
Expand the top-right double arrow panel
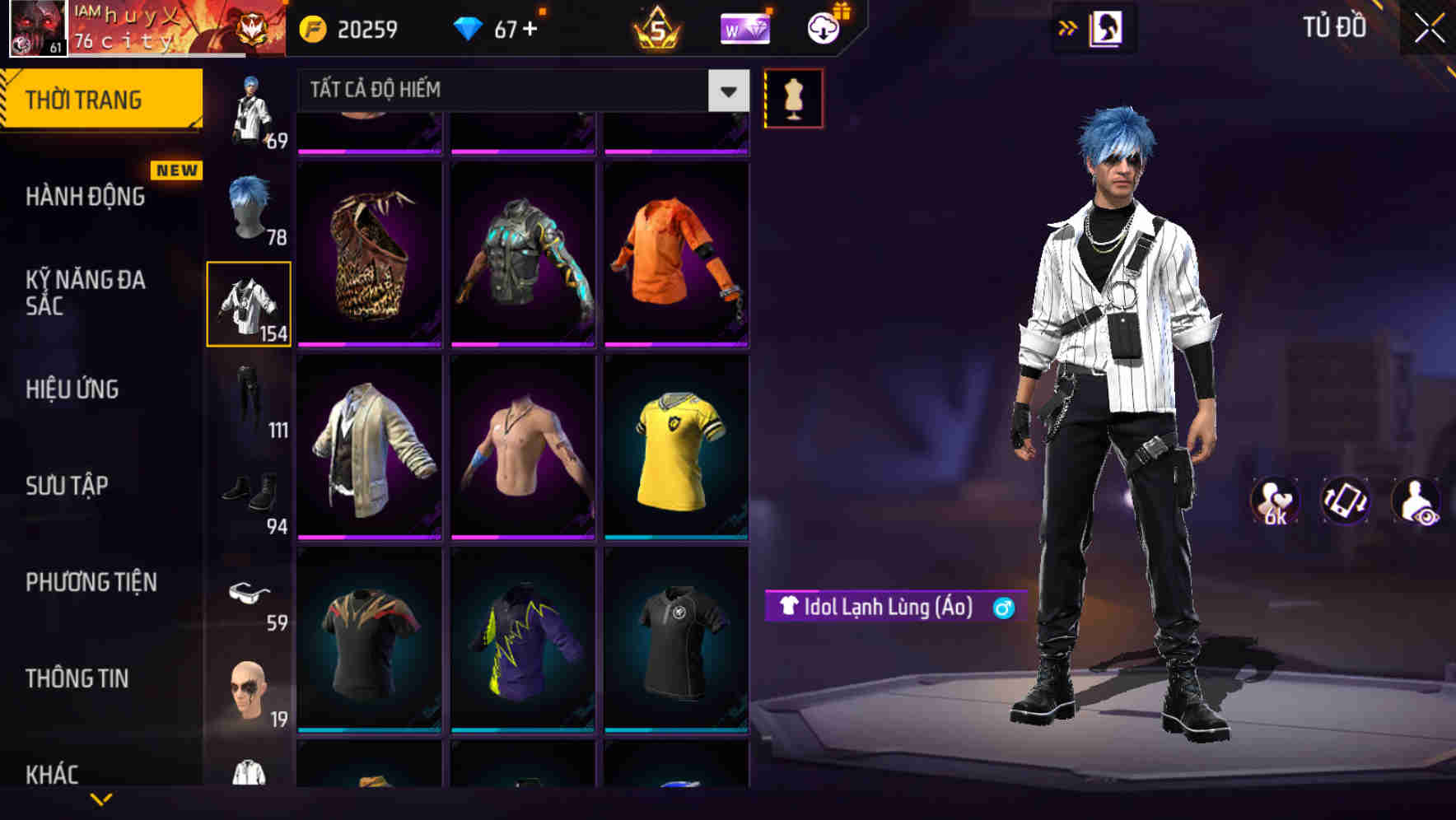point(1069,27)
